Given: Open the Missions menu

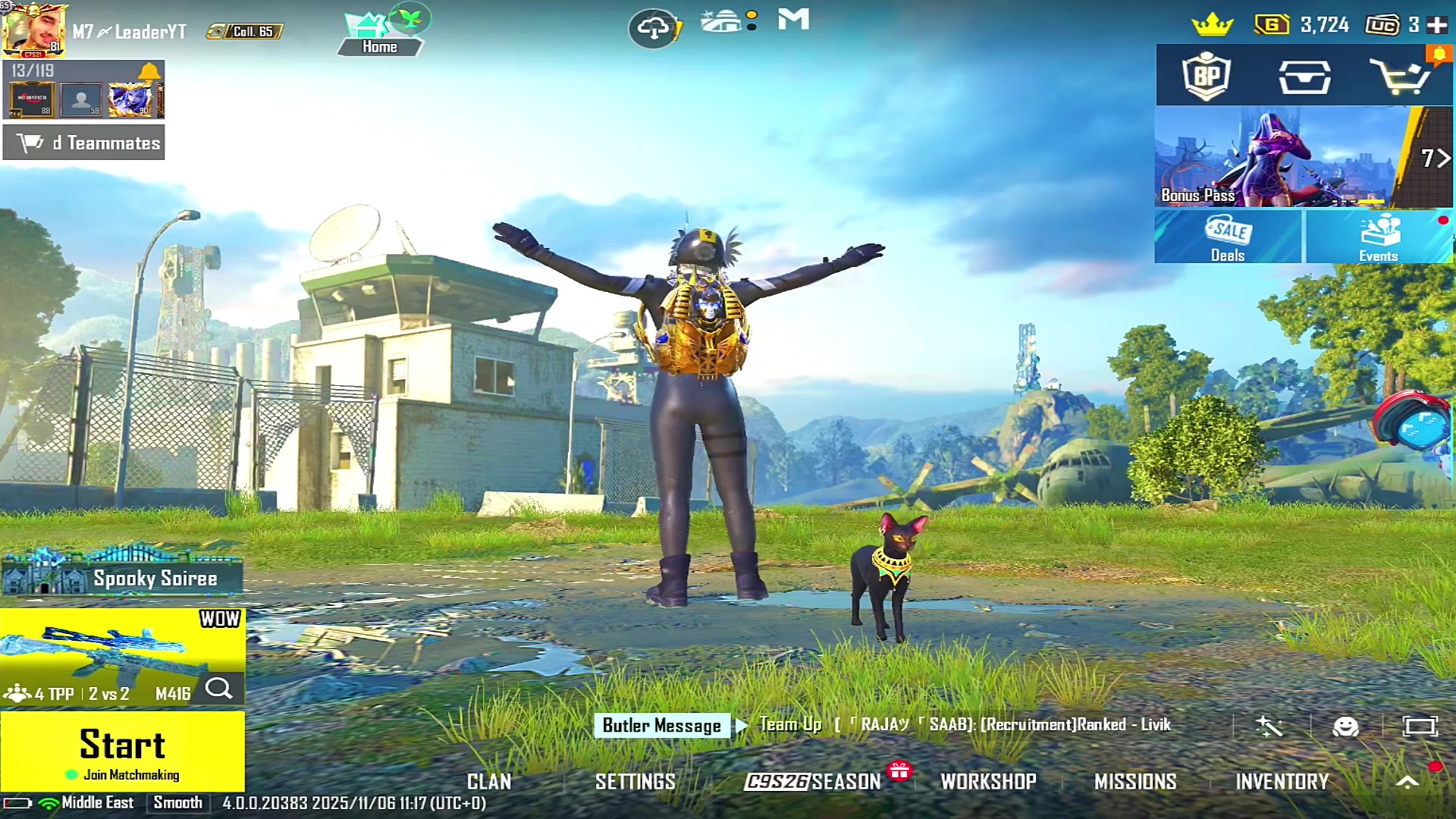Looking at the screenshot, I should (1135, 781).
